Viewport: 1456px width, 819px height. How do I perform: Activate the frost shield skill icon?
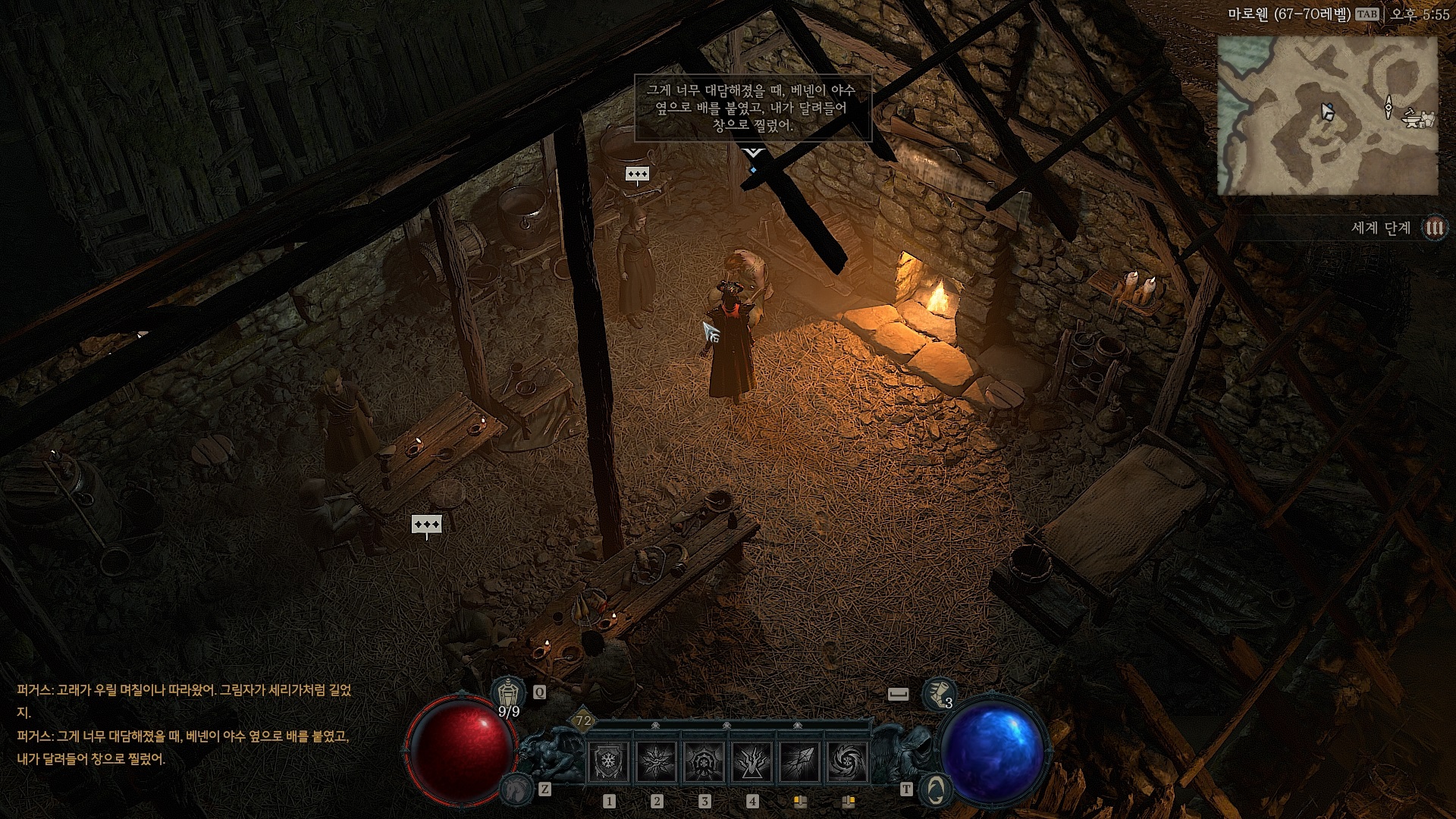(x=608, y=762)
